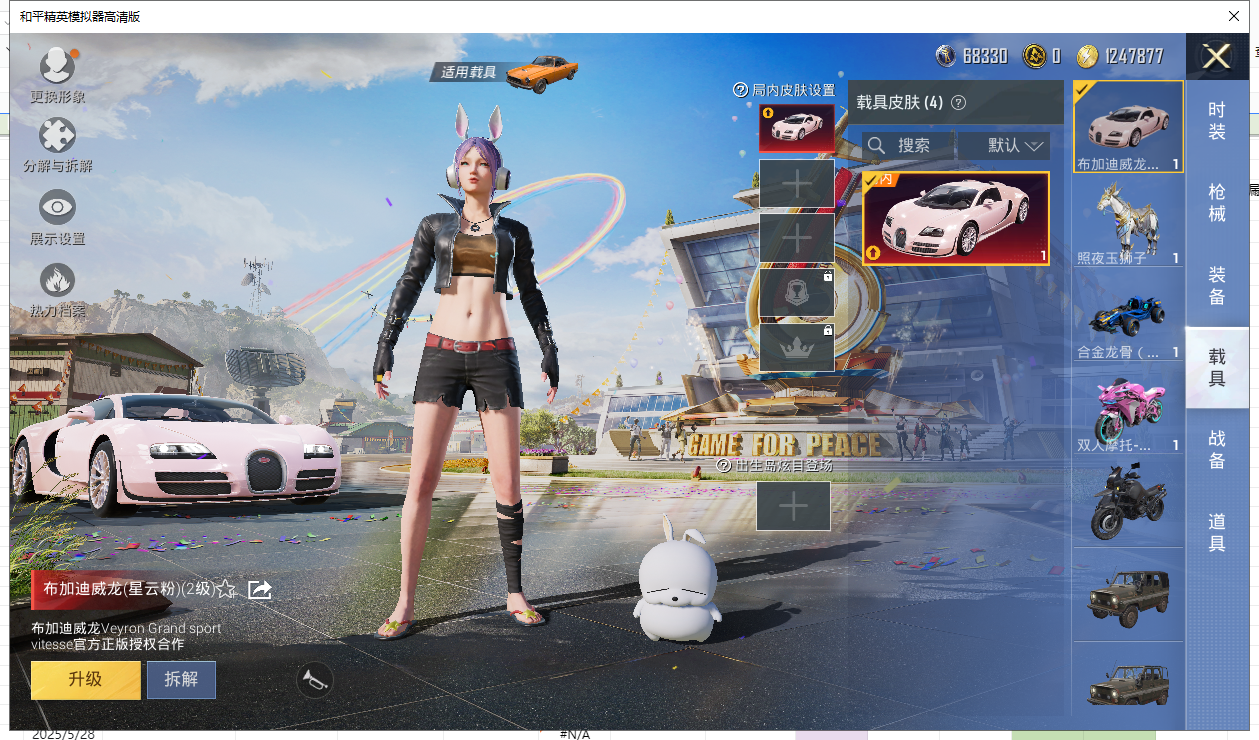
Task: Open 展示设置 eye icon
Action: click(57, 209)
